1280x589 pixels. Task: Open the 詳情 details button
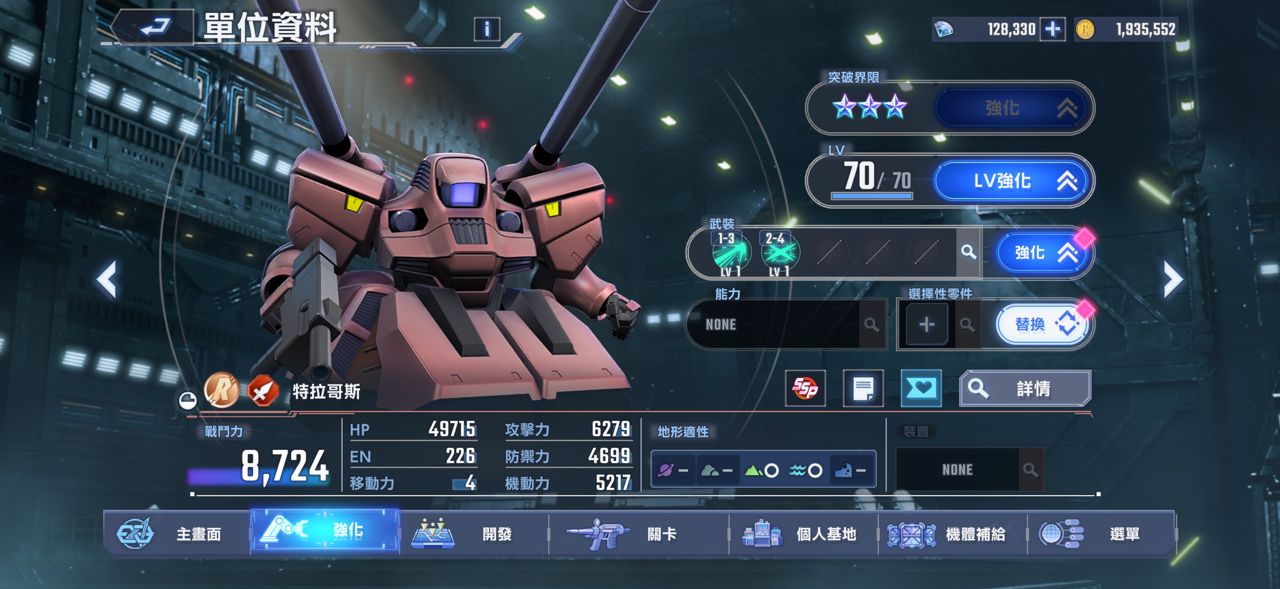(1025, 389)
